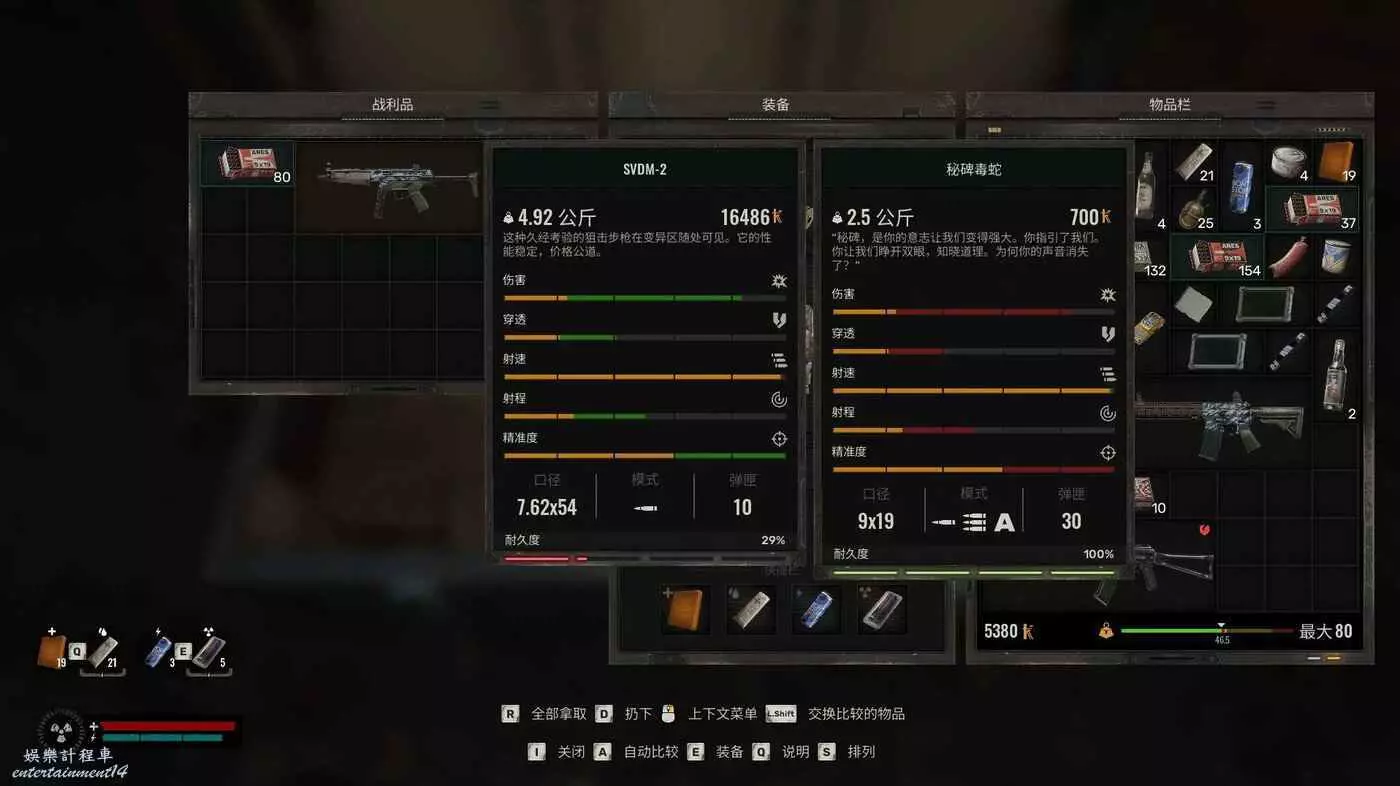
Task: Click the 排列 sort option
Action: [x=860, y=752]
